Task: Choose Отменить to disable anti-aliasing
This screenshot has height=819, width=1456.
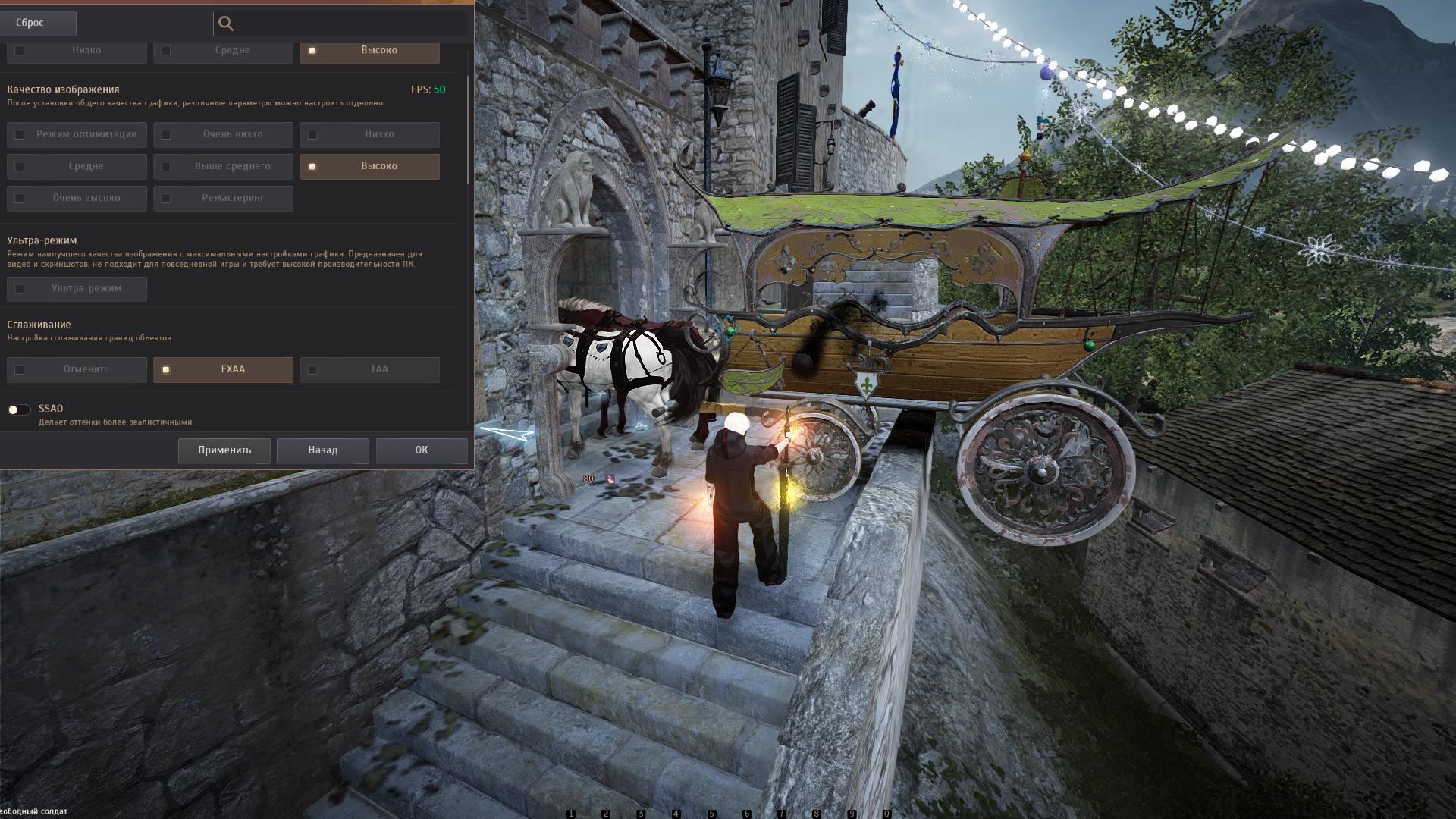Action: (77, 370)
